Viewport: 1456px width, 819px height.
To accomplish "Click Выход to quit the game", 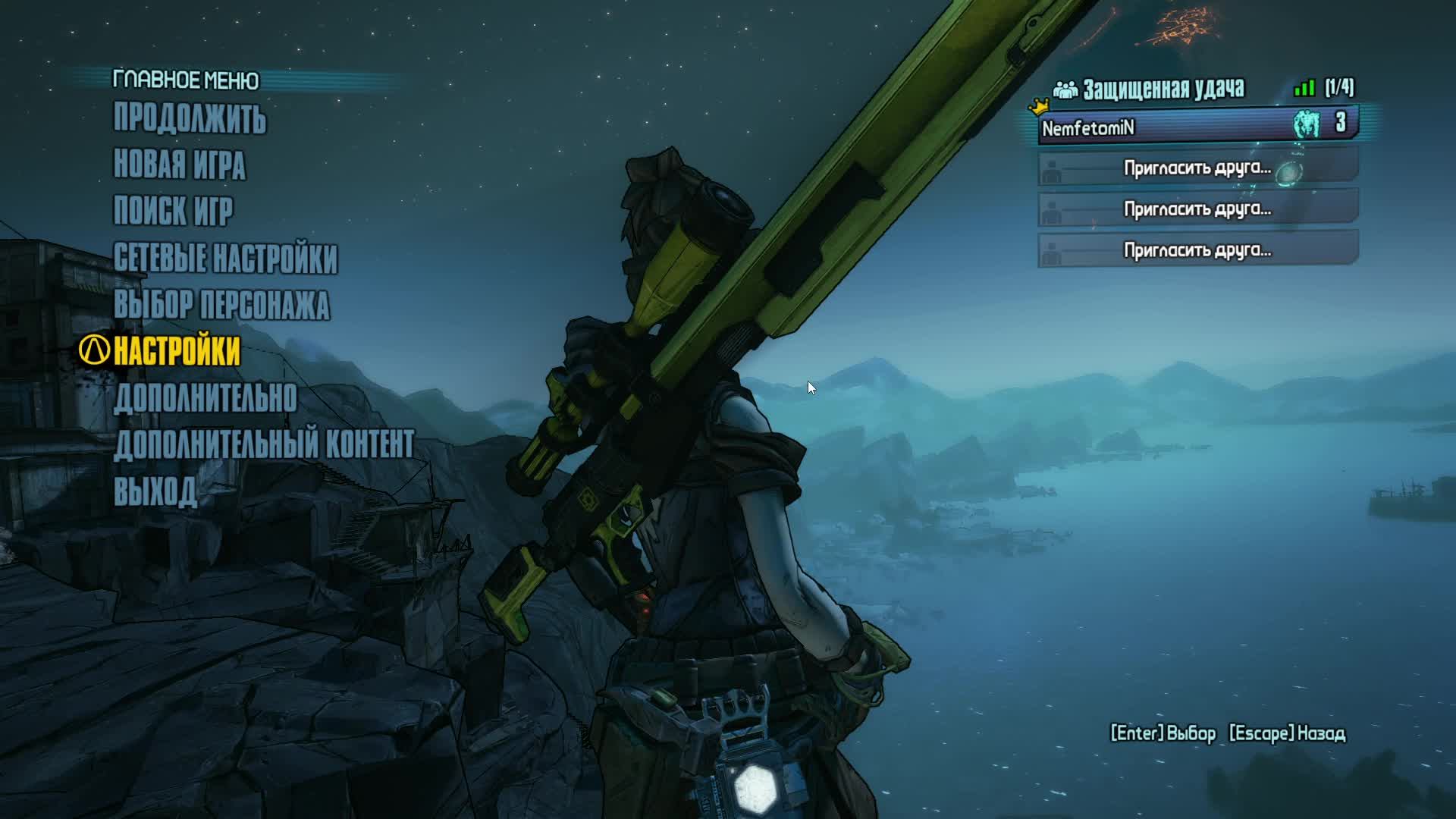I will coord(155,491).
